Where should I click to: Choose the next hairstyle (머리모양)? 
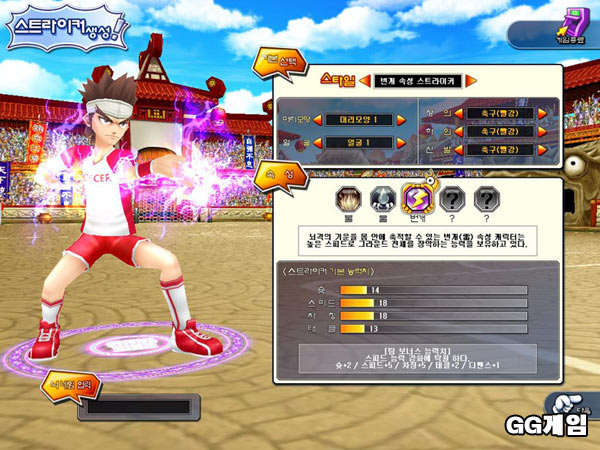click(x=401, y=120)
